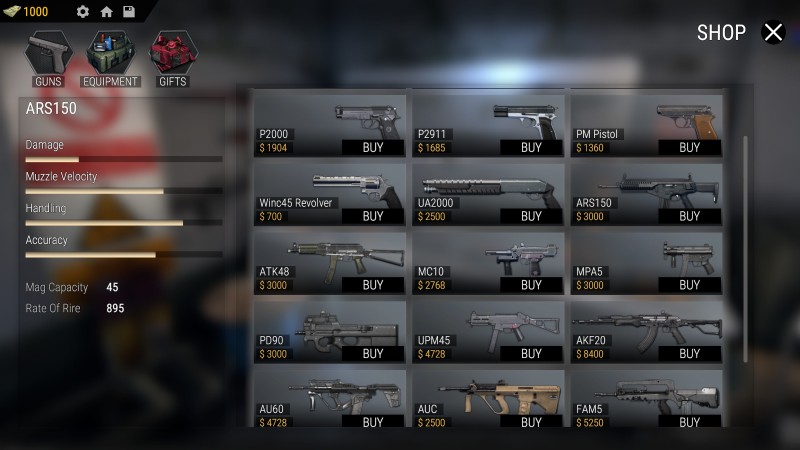Buy the MC10 submachine gun
This screenshot has width=800, height=450.
pos(531,285)
